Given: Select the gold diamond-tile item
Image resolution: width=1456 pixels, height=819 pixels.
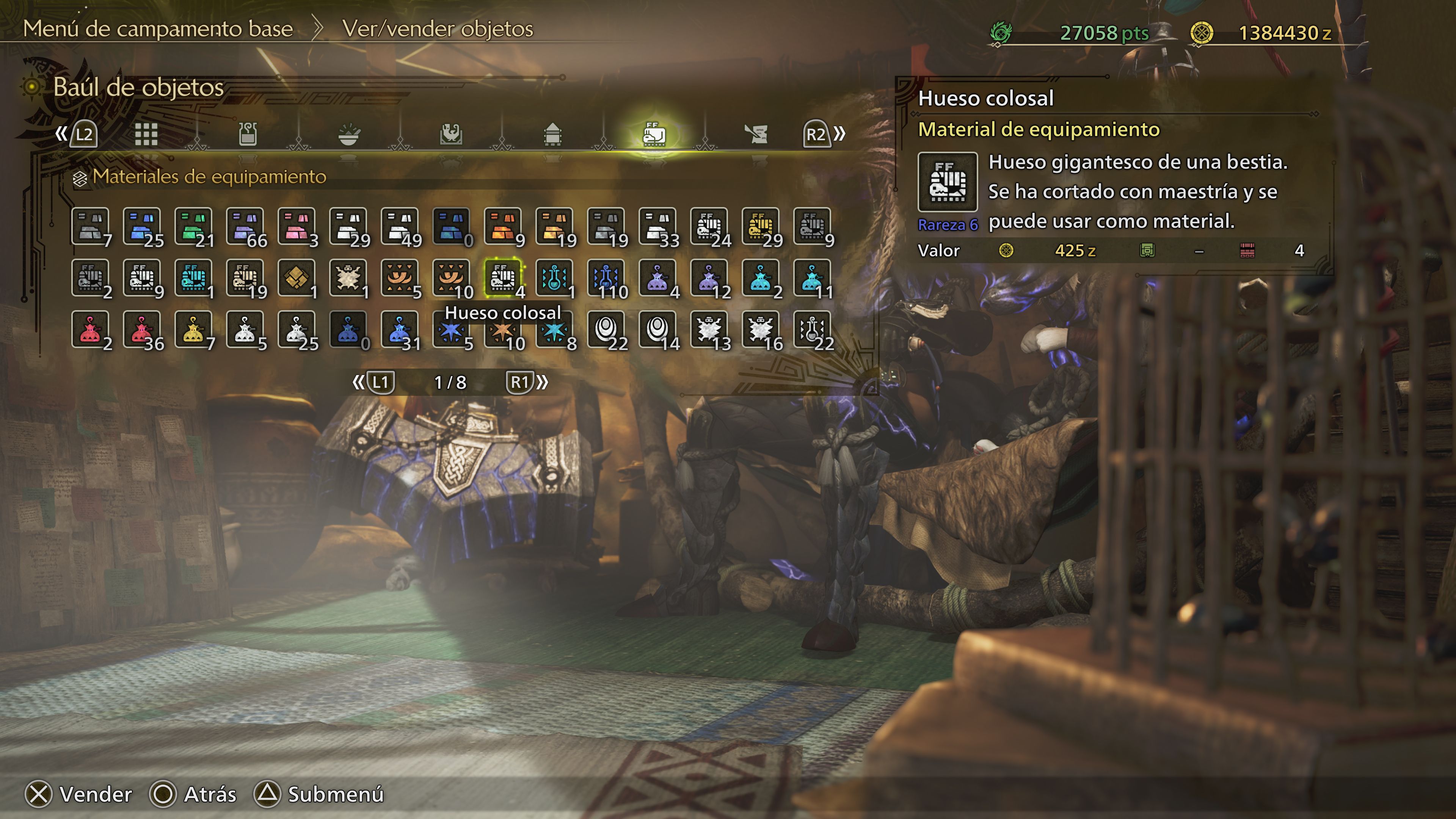Looking at the screenshot, I should pos(296,278).
